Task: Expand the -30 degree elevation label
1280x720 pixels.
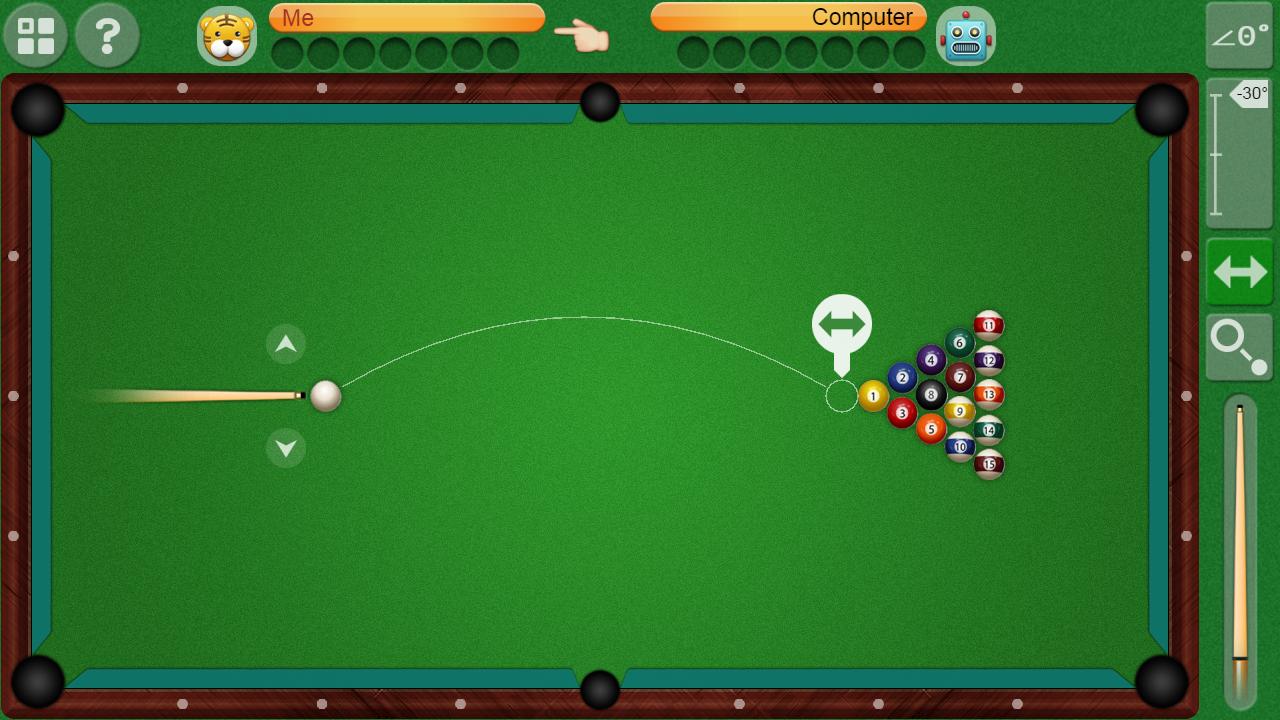Action: [1251, 95]
